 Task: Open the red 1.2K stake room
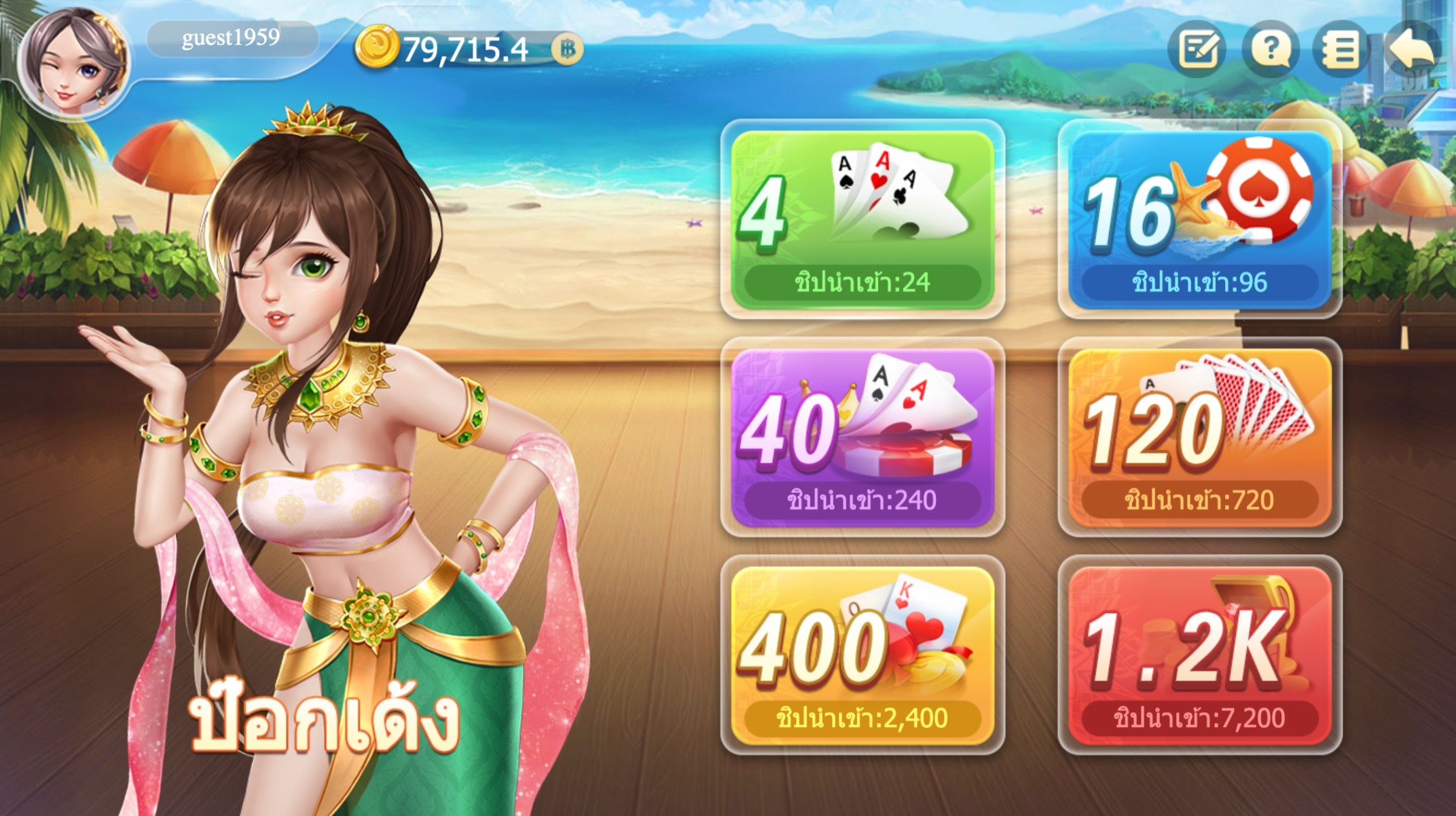tap(1199, 654)
